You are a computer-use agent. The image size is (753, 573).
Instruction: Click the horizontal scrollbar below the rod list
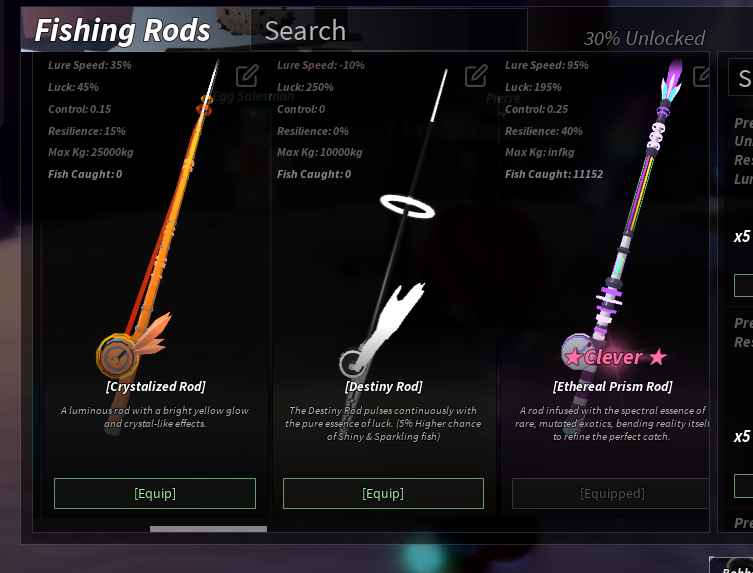coord(208,528)
